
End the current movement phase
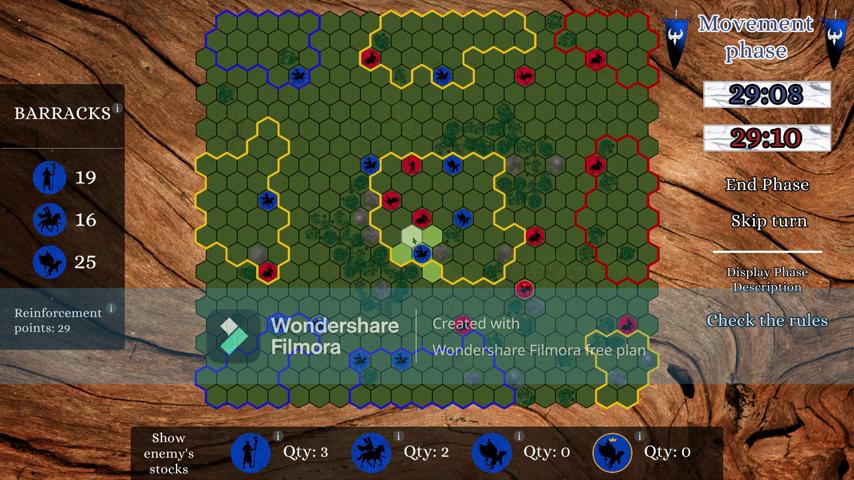click(x=767, y=185)
